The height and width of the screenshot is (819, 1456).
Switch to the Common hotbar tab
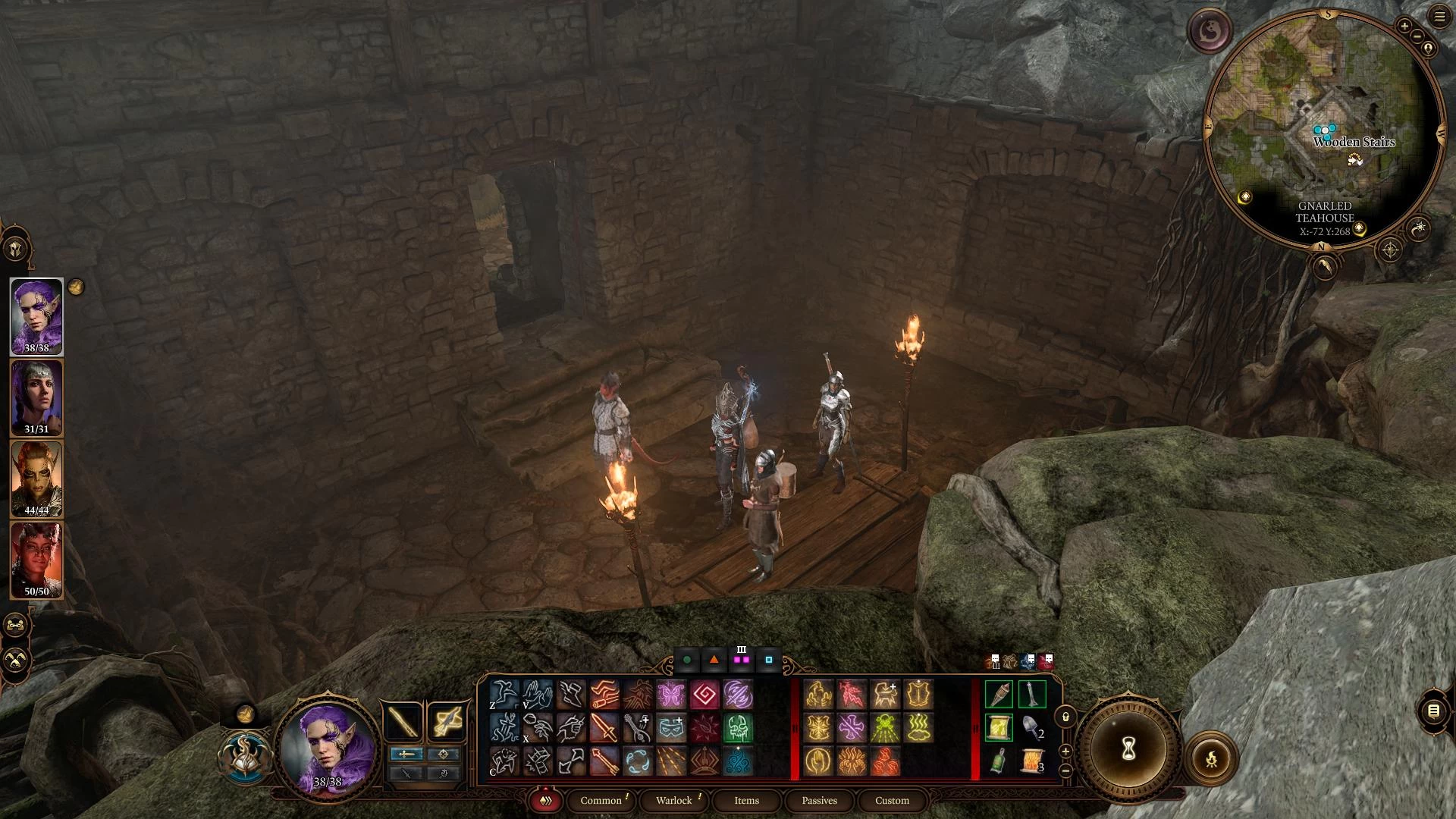coord(601,800)
